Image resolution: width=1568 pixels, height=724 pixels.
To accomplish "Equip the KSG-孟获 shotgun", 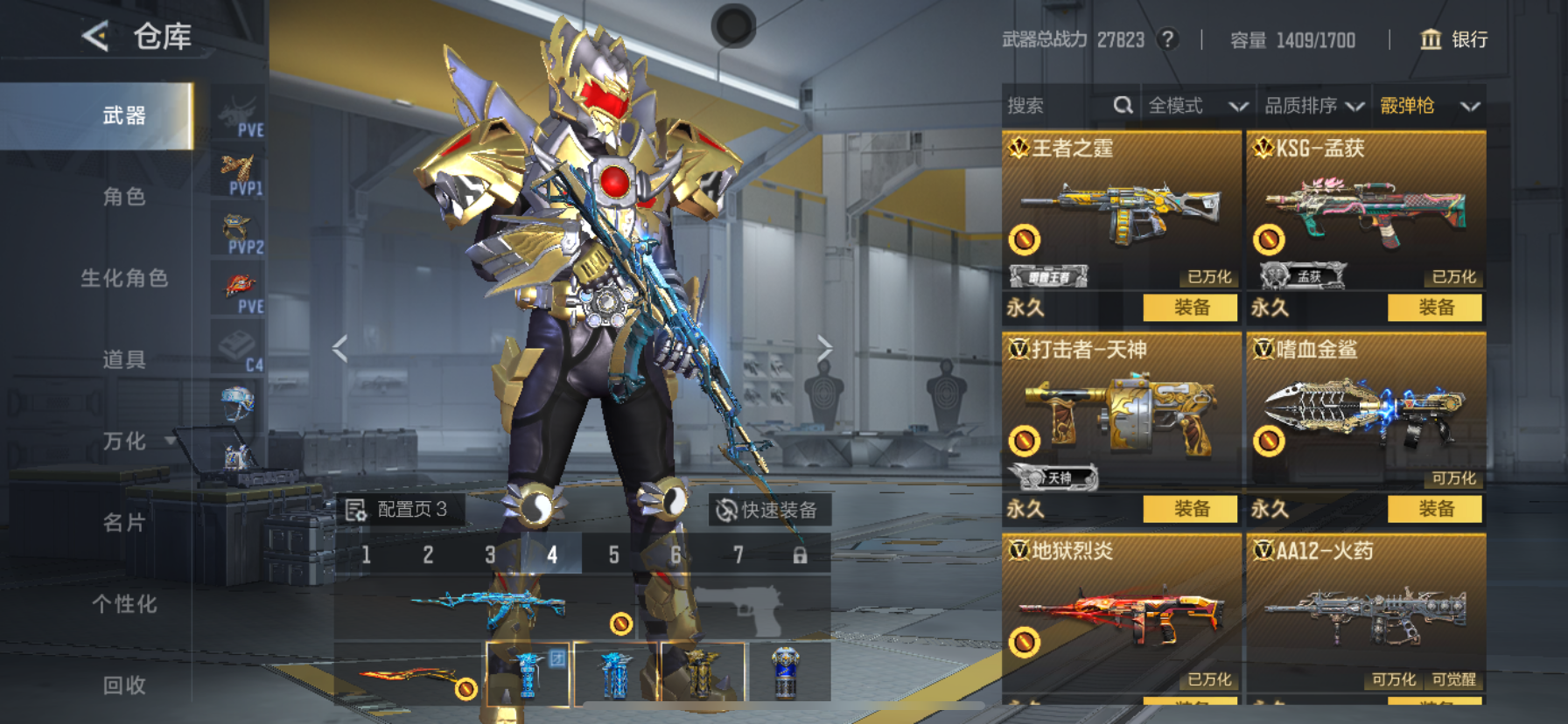I will (1435, 307).
